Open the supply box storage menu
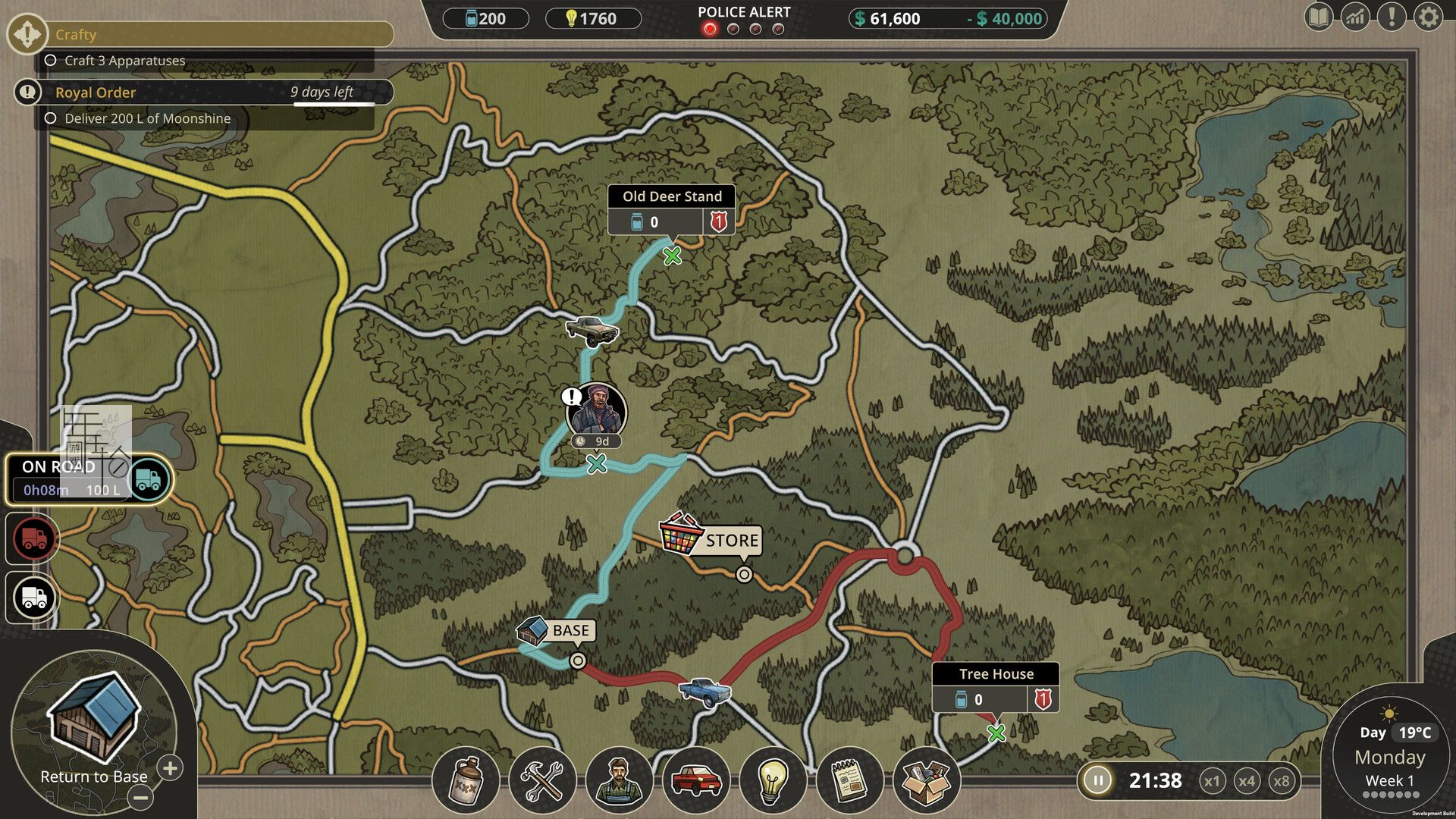 coord(926,780)
